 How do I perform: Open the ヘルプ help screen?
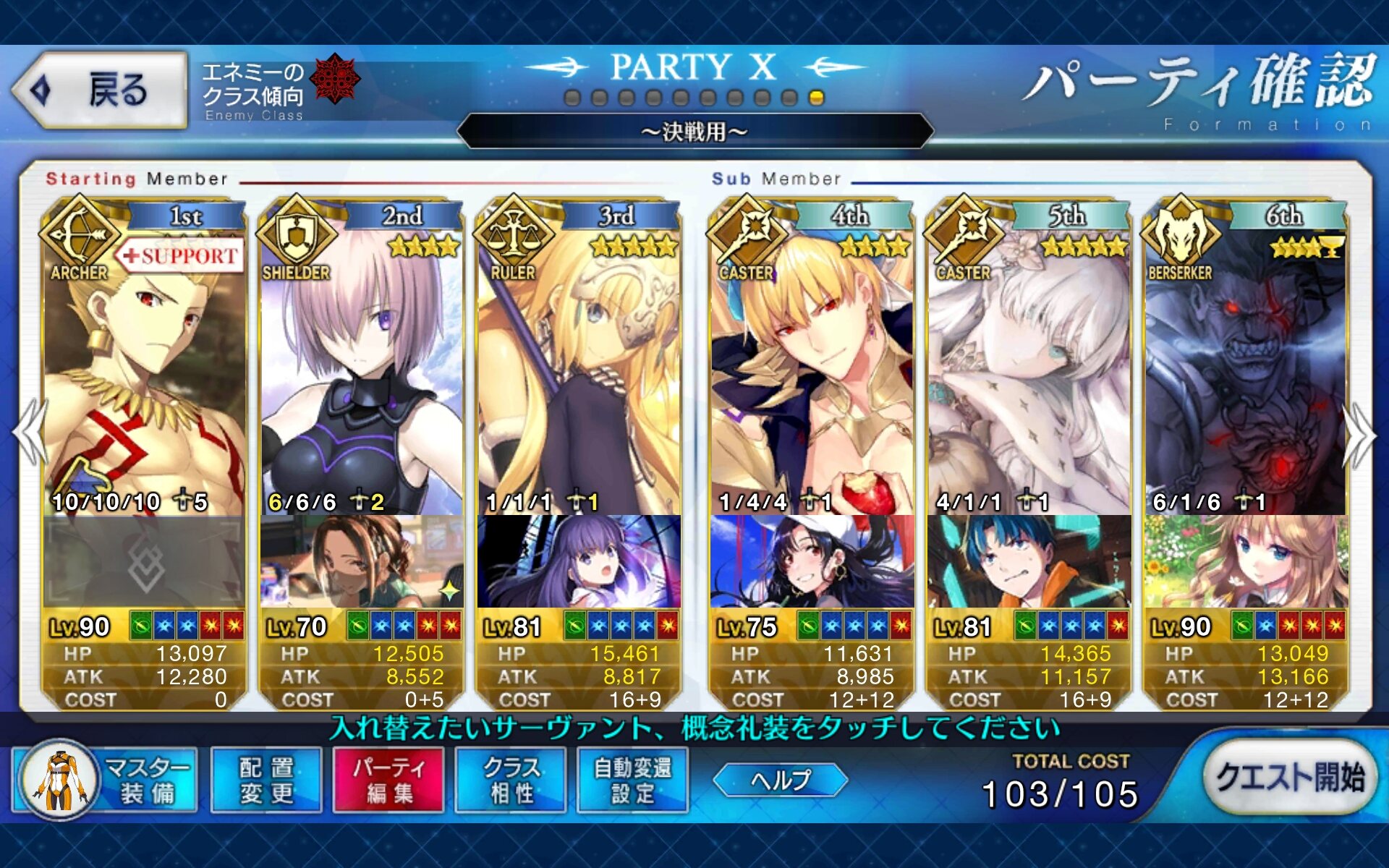point(781,780)
